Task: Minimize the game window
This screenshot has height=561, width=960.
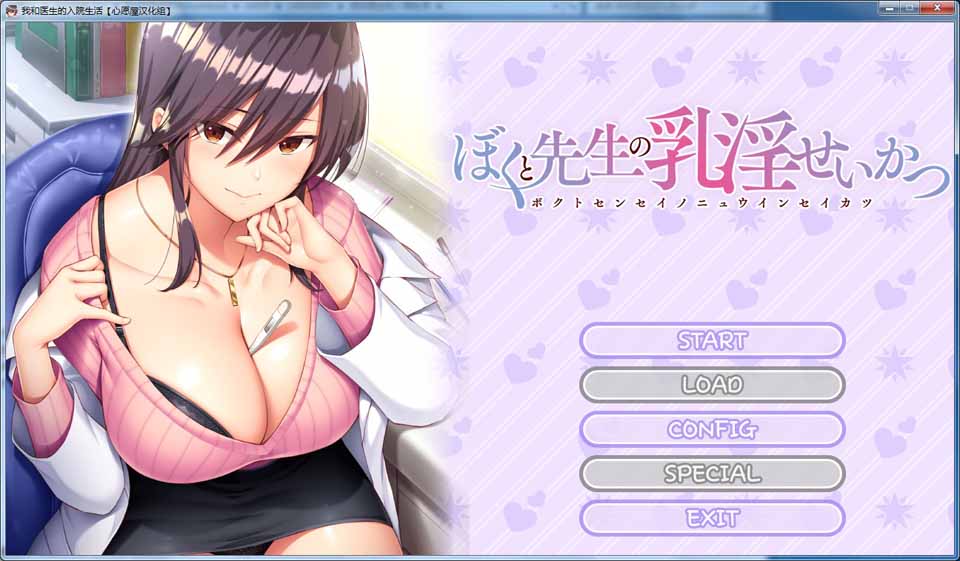Action: [x=888, y=8]
